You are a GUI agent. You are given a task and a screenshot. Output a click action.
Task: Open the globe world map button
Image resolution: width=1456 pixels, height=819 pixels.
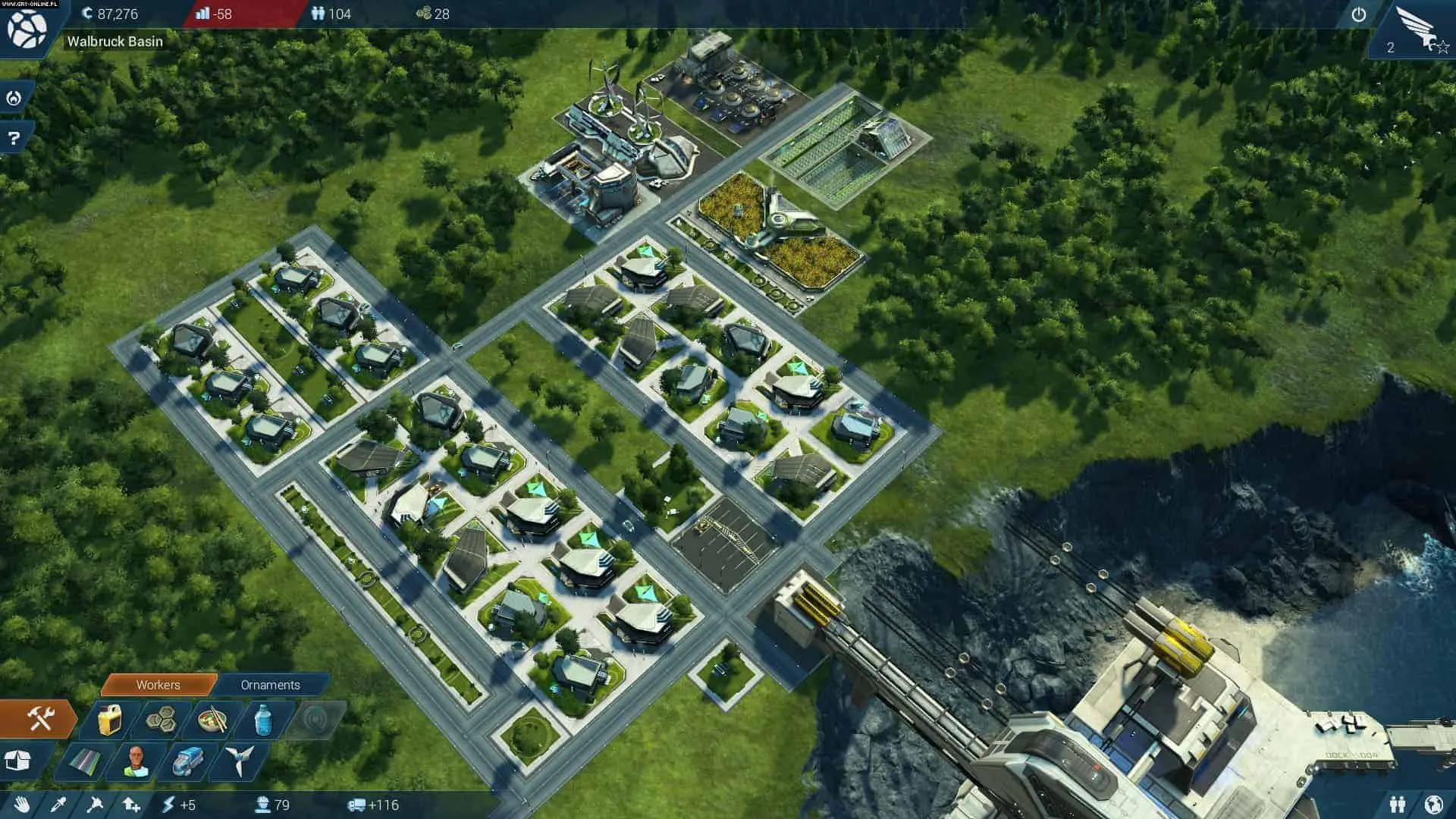1433,804
